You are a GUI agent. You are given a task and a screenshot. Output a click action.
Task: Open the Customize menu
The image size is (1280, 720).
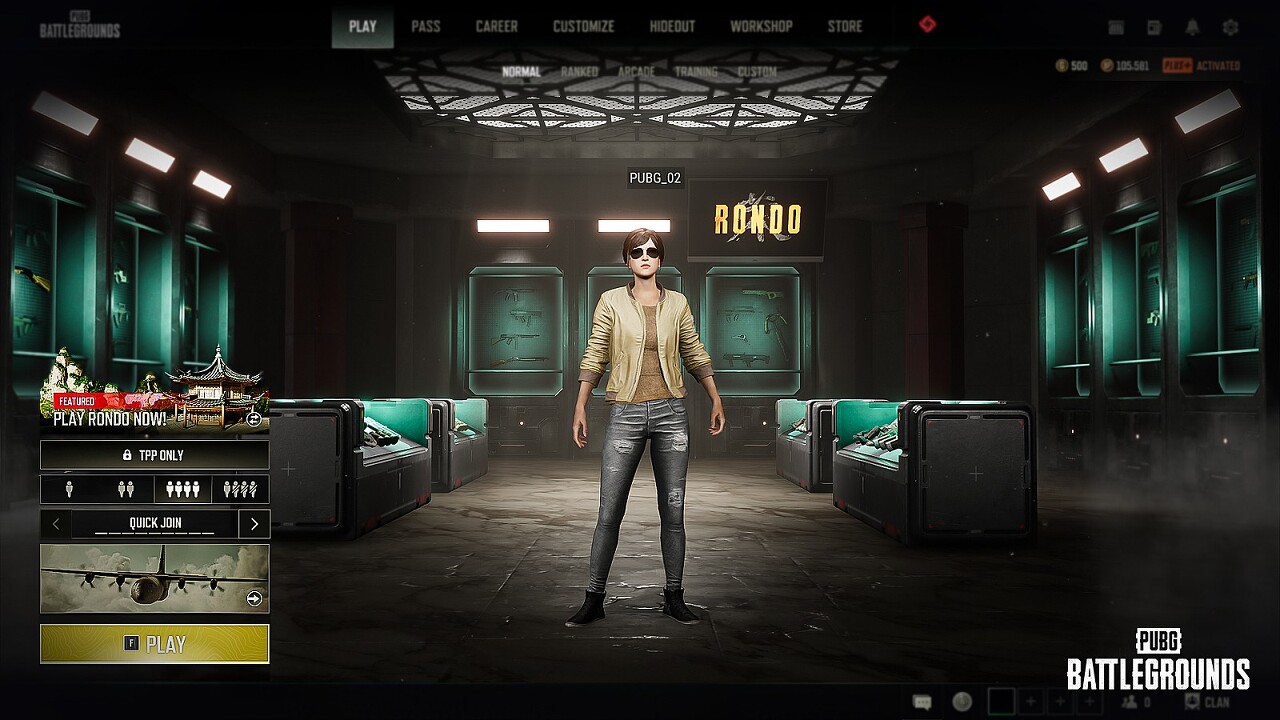583,26
